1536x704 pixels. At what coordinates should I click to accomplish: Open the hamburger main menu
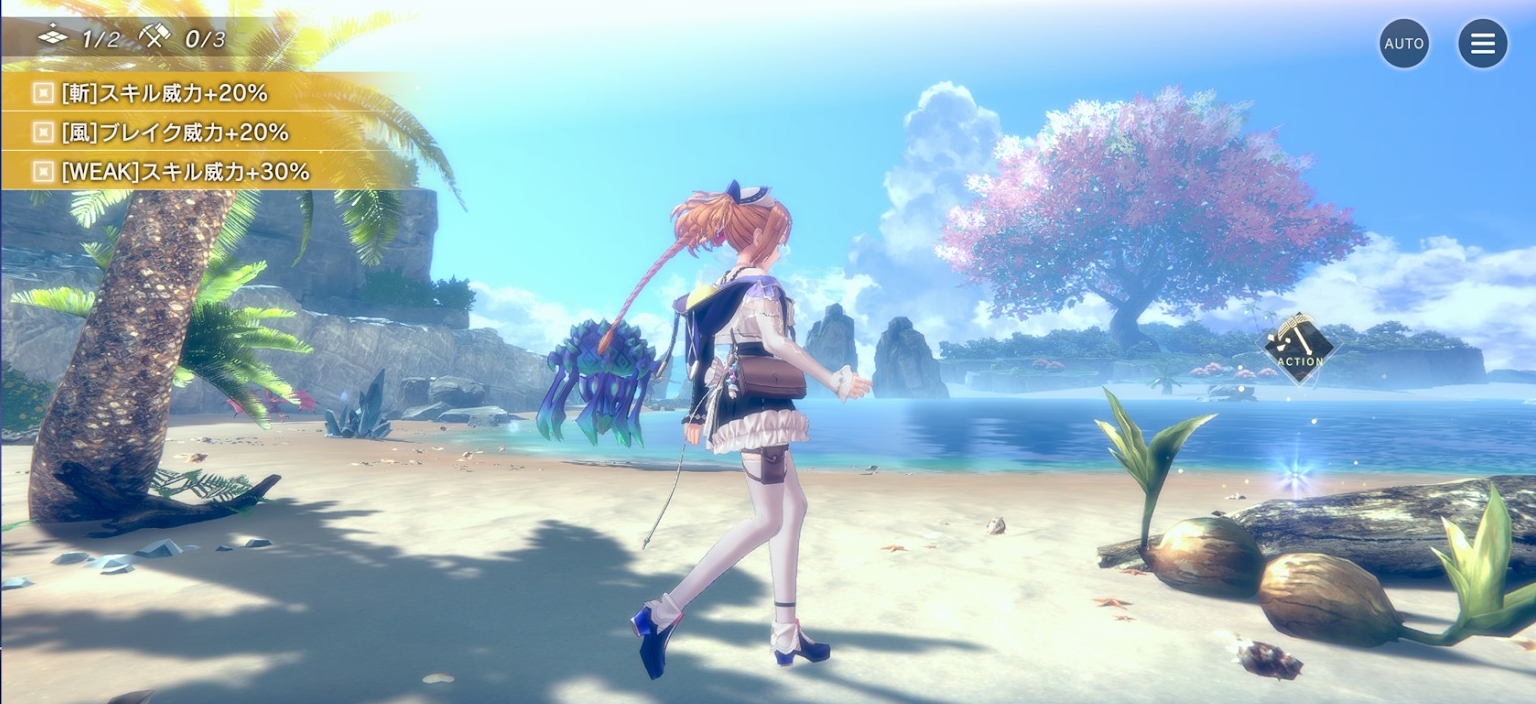pos(1482,44)
